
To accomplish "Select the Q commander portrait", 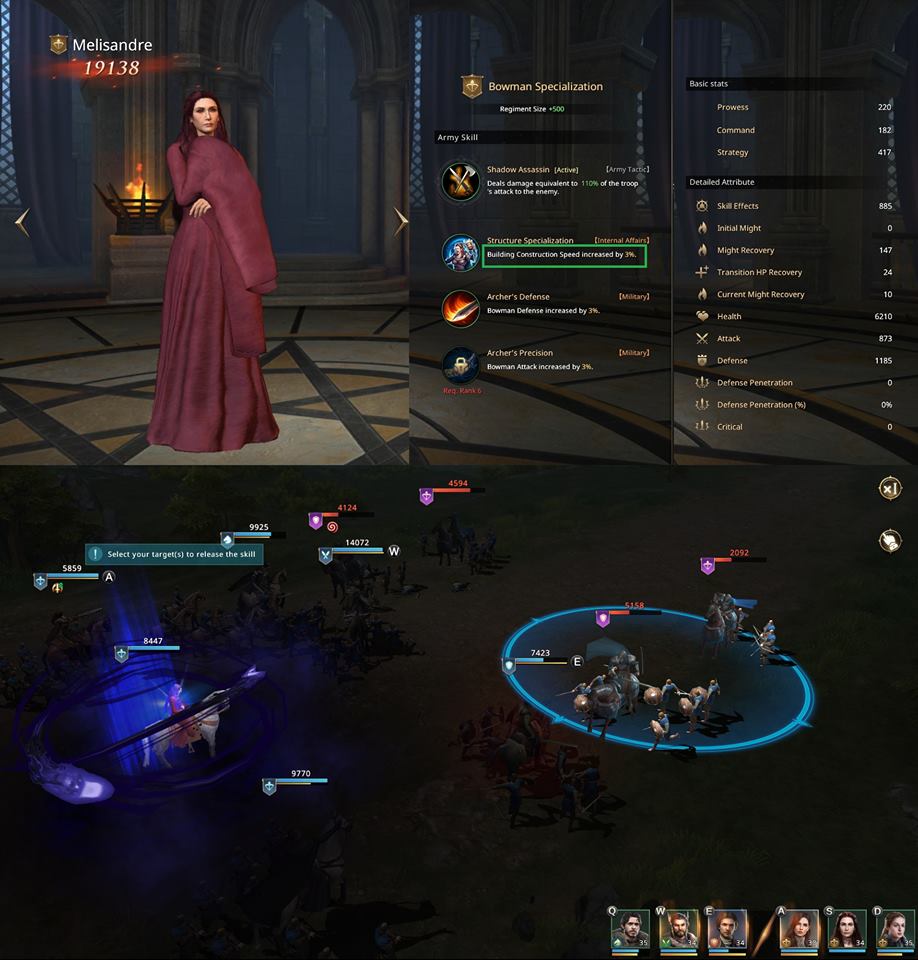I will [630, 929].
